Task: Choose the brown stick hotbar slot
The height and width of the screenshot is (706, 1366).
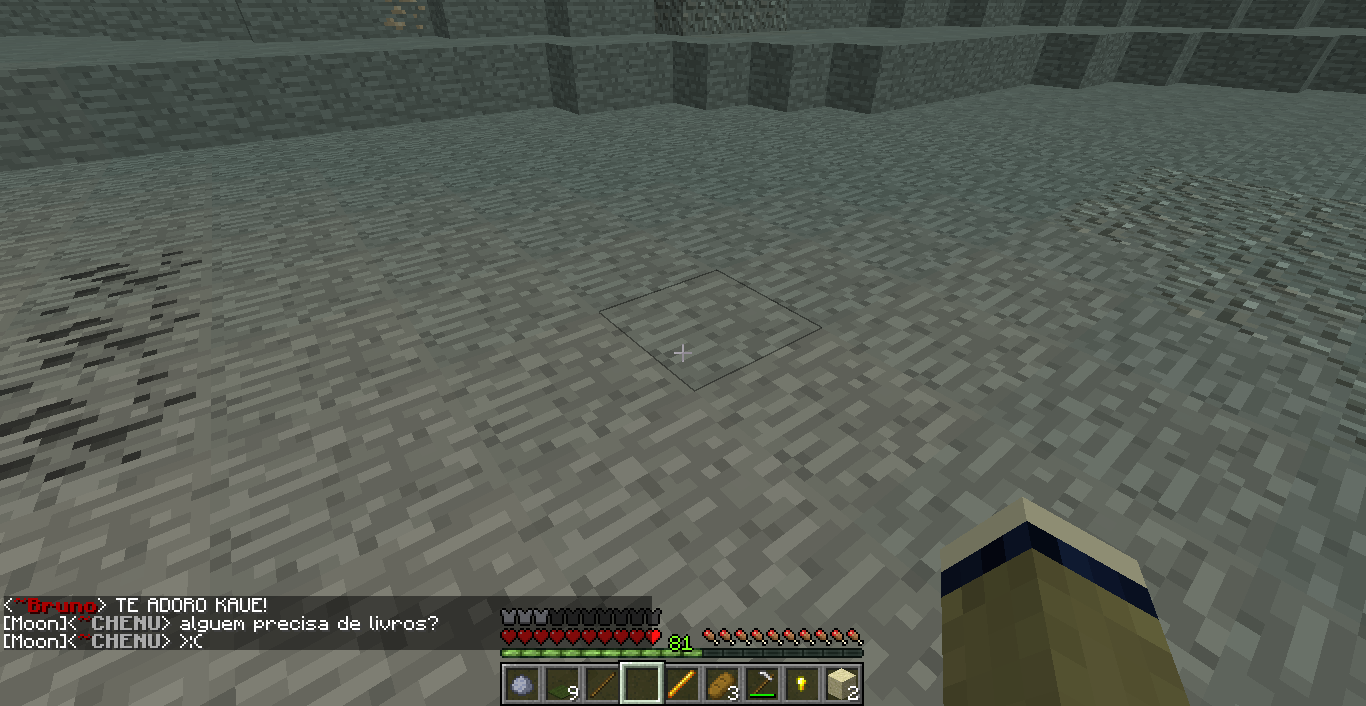Action: click(601, 685)
